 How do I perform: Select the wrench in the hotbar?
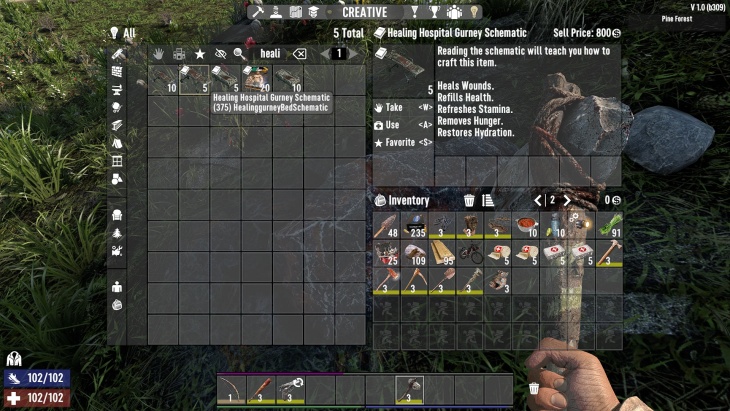tap(290, 387)
